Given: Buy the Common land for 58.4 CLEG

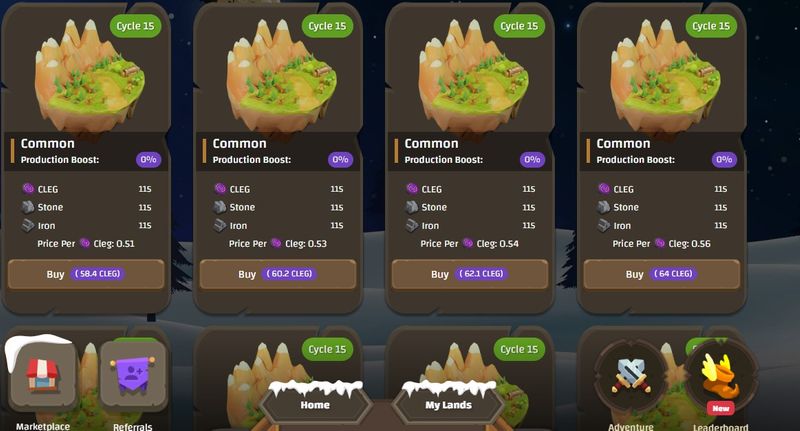Looking at the screenshot, I should tap(85, 274).
